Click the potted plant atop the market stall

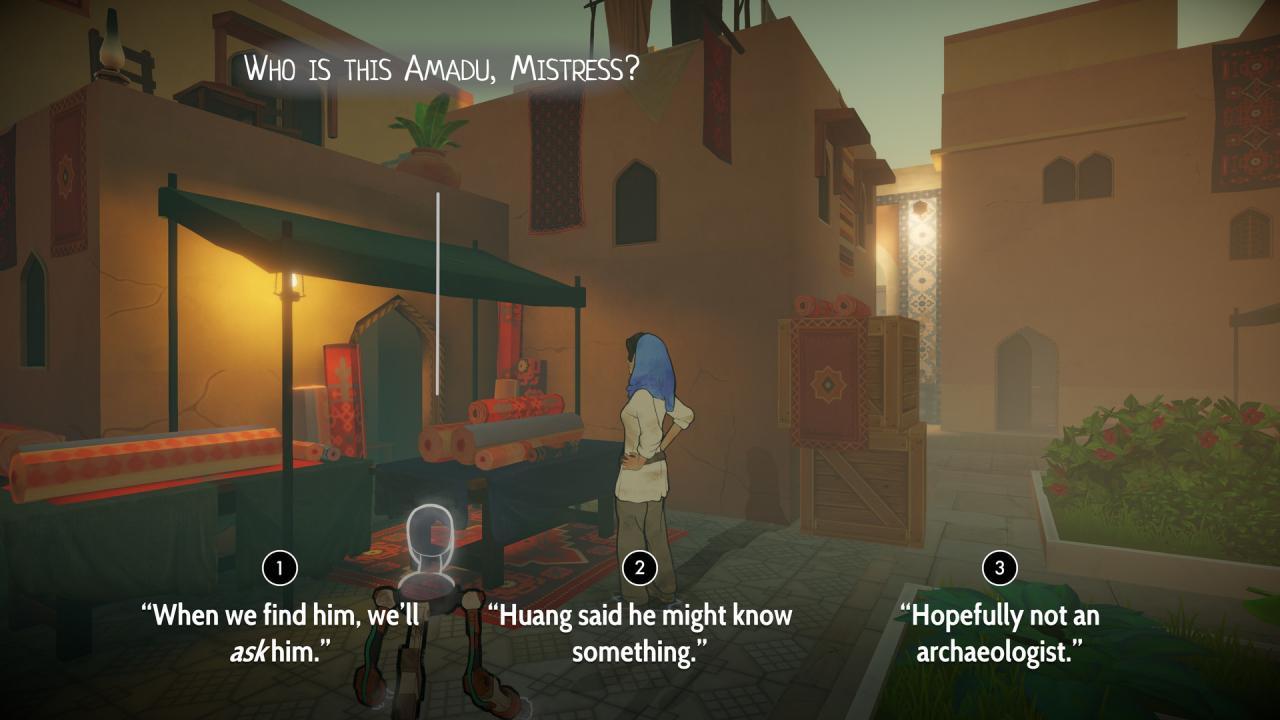point(427,130)
